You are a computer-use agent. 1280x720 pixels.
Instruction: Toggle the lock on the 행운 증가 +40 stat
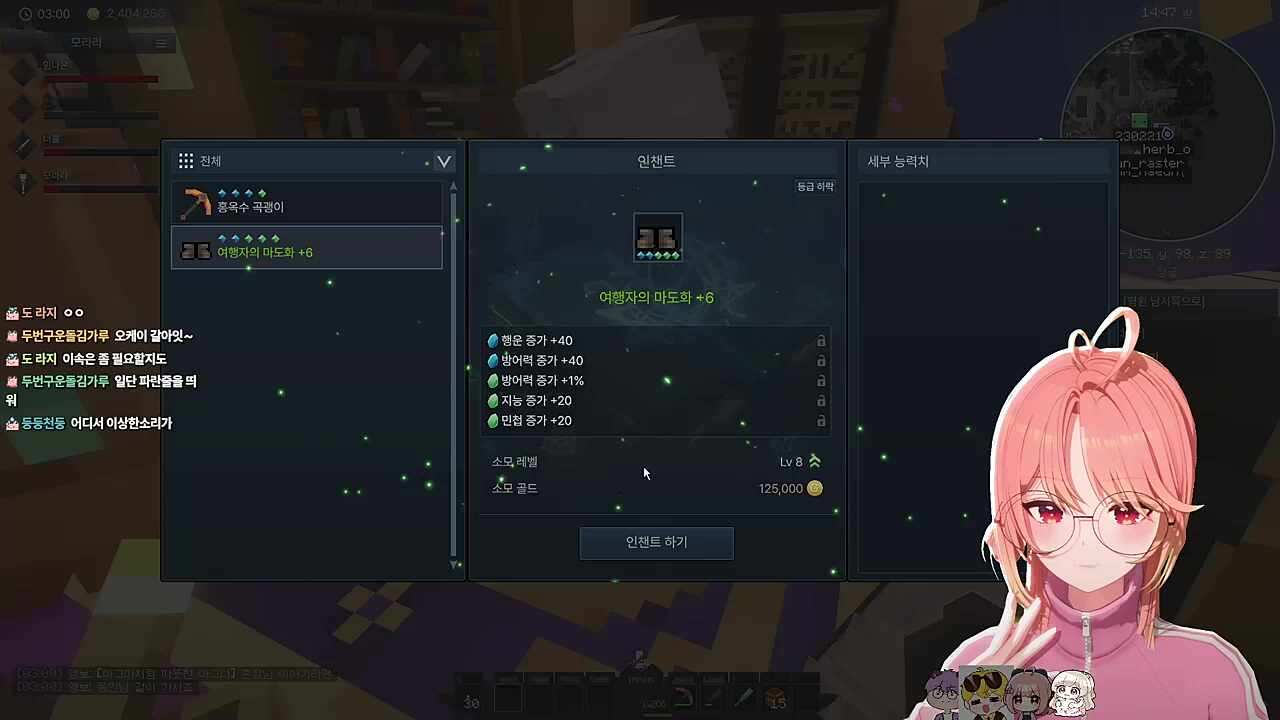(x=821, y=340)
